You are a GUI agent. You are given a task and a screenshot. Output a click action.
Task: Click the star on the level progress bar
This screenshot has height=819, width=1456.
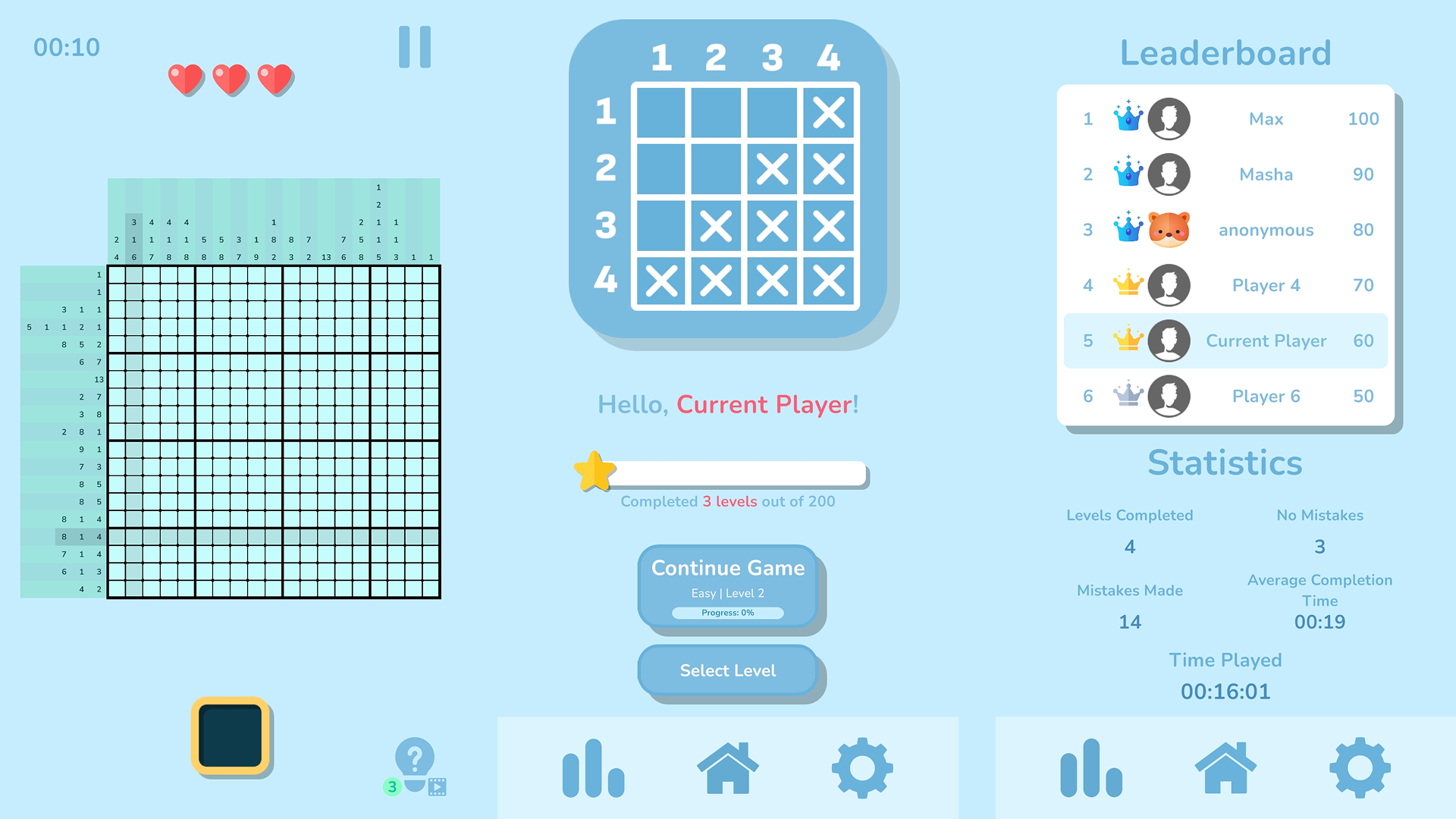coord(595,472)
